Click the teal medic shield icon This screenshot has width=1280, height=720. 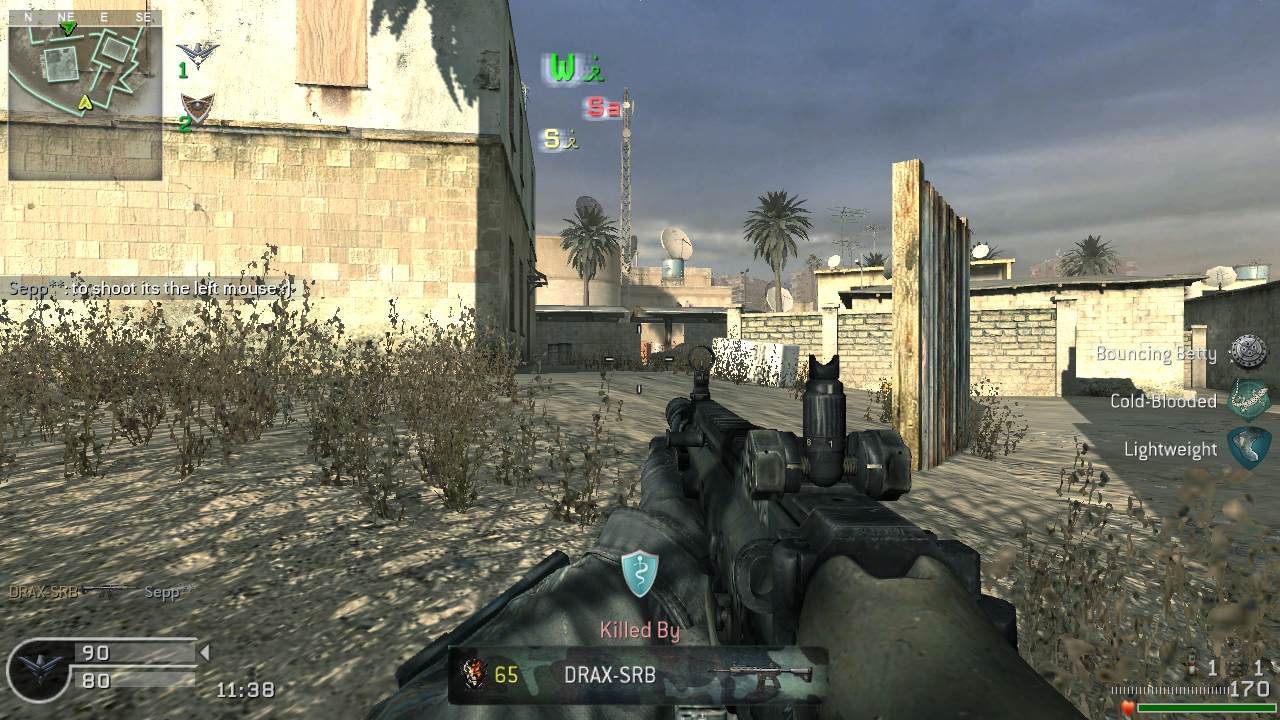[640, 573]
